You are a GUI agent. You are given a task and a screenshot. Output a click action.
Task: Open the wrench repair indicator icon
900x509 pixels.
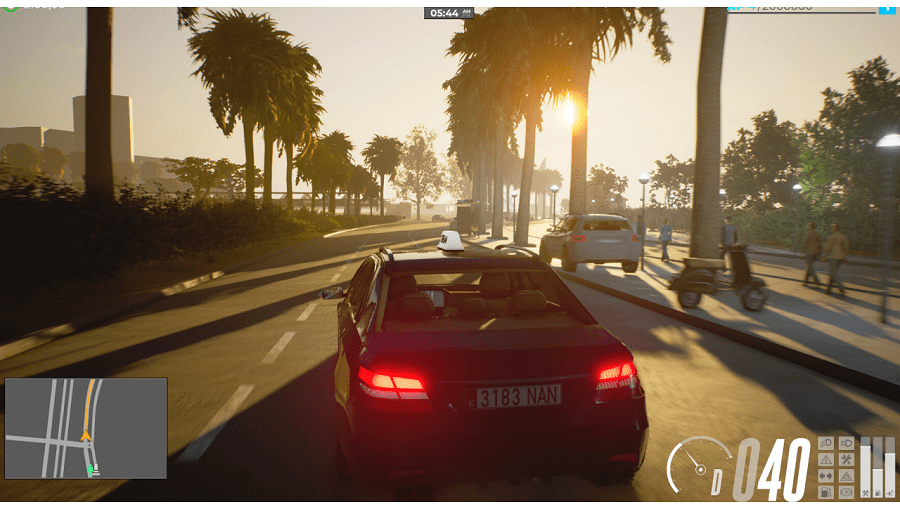[846, 460]
